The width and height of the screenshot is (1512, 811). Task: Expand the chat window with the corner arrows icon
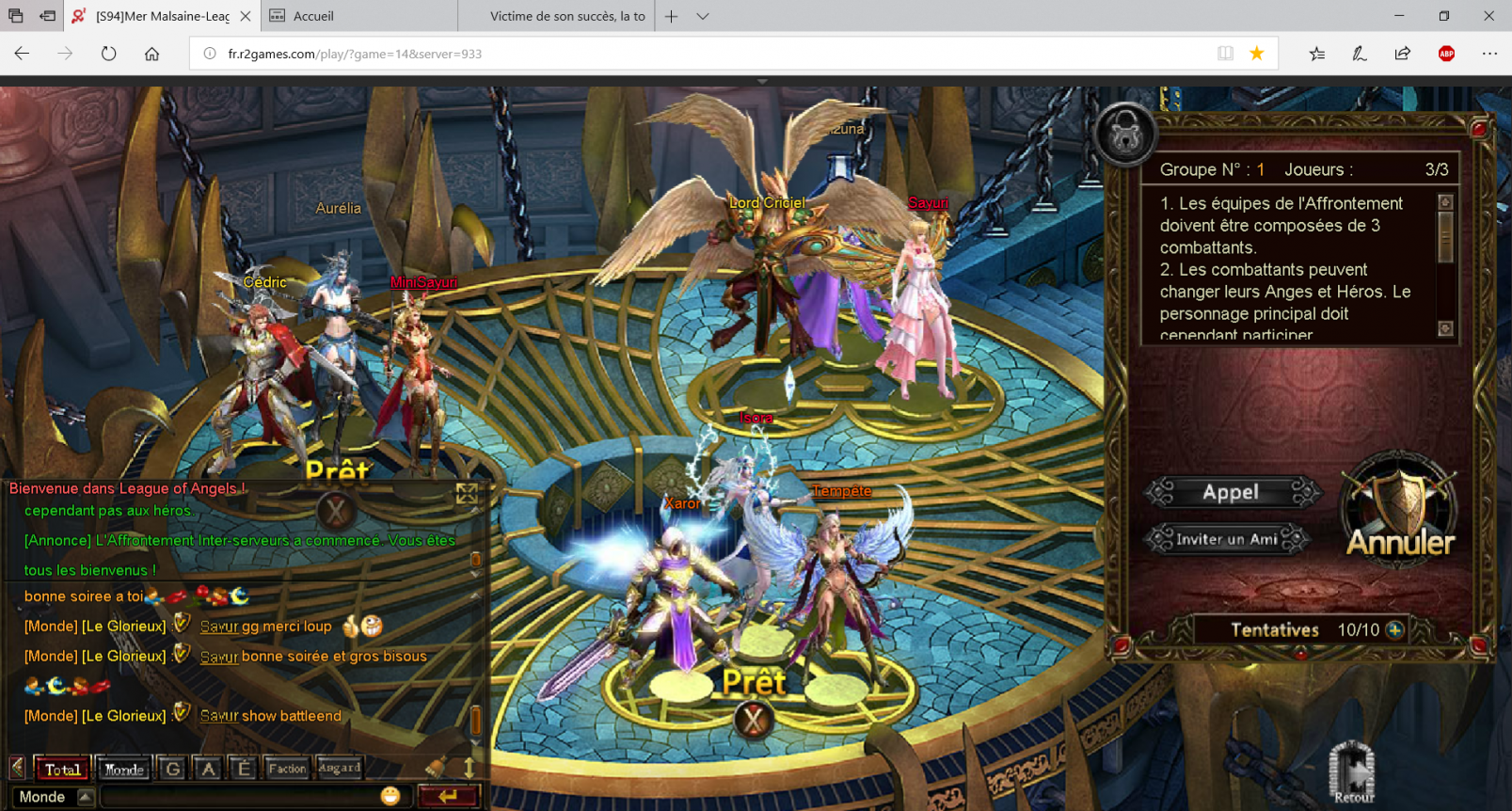[467, 494]
